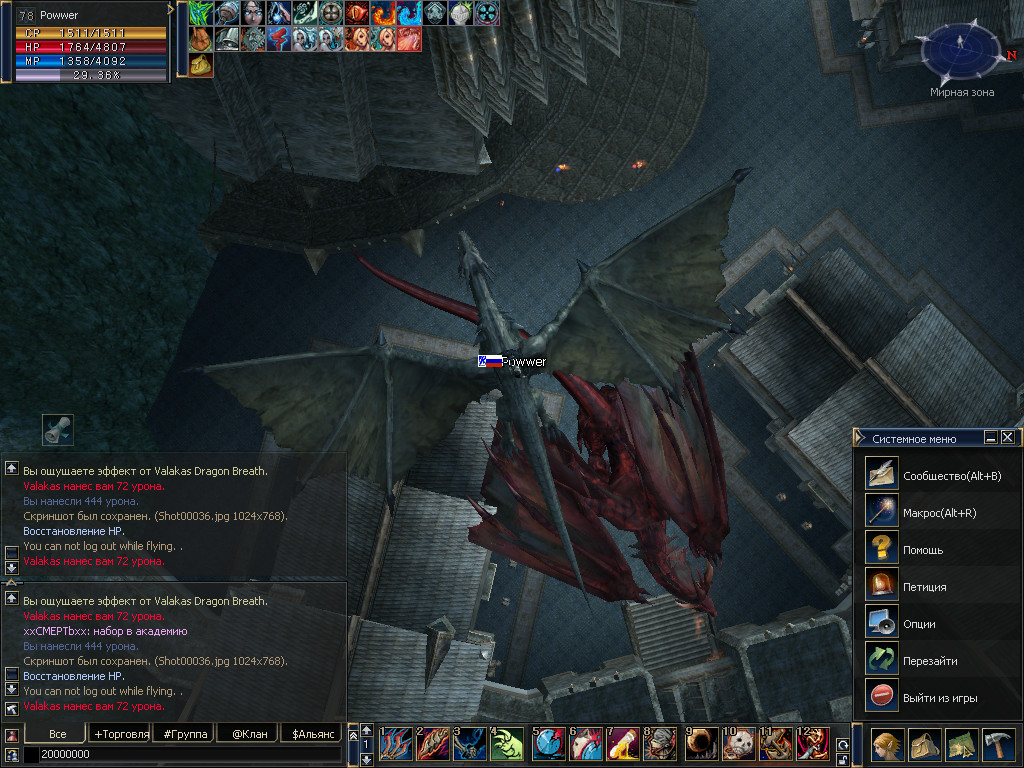Screen dimensions: 1024x768
Task: Switch chat to the +Торговля tab
Action: [x=120, y=734]
